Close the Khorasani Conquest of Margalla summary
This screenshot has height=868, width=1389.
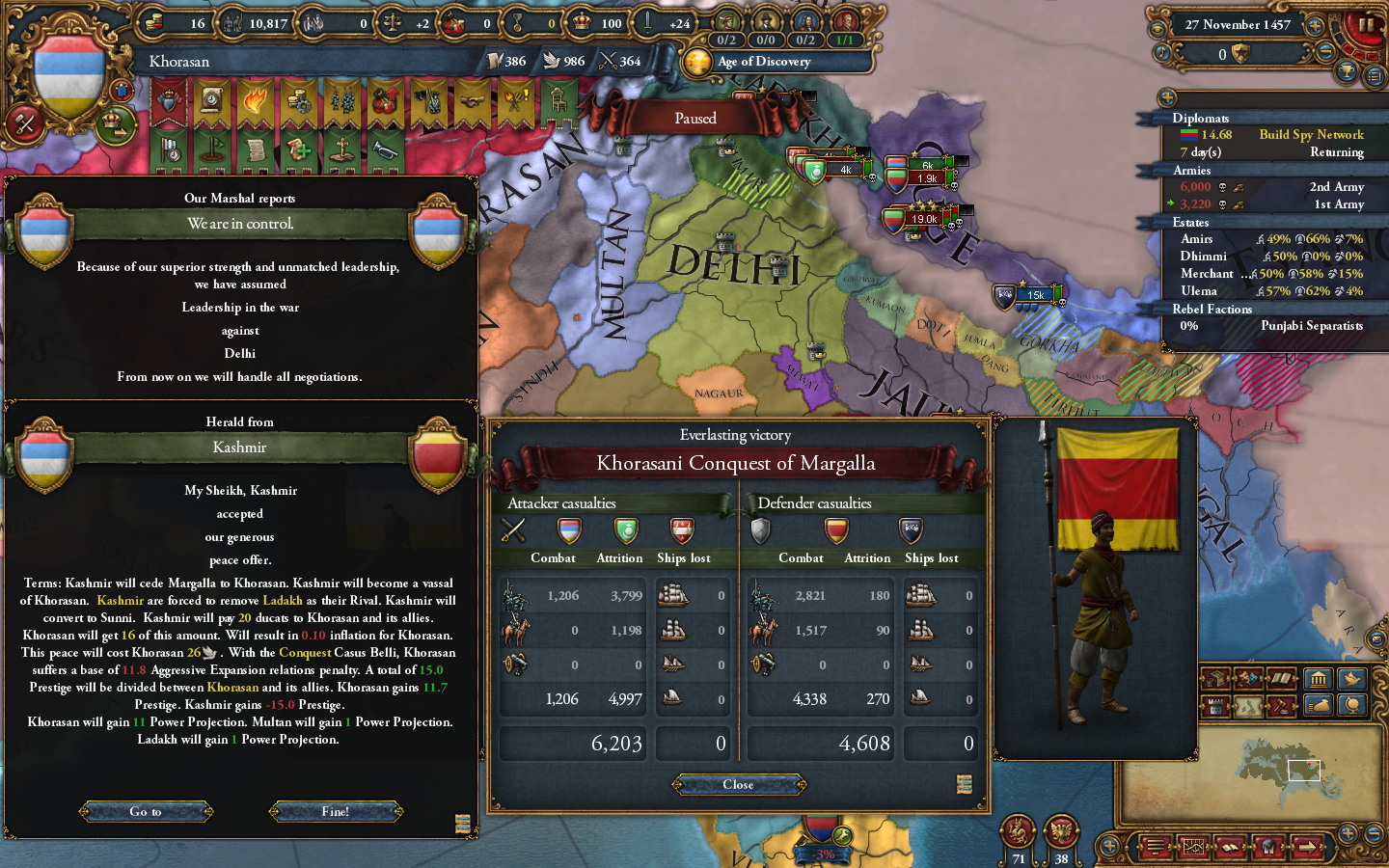point(738,784)
